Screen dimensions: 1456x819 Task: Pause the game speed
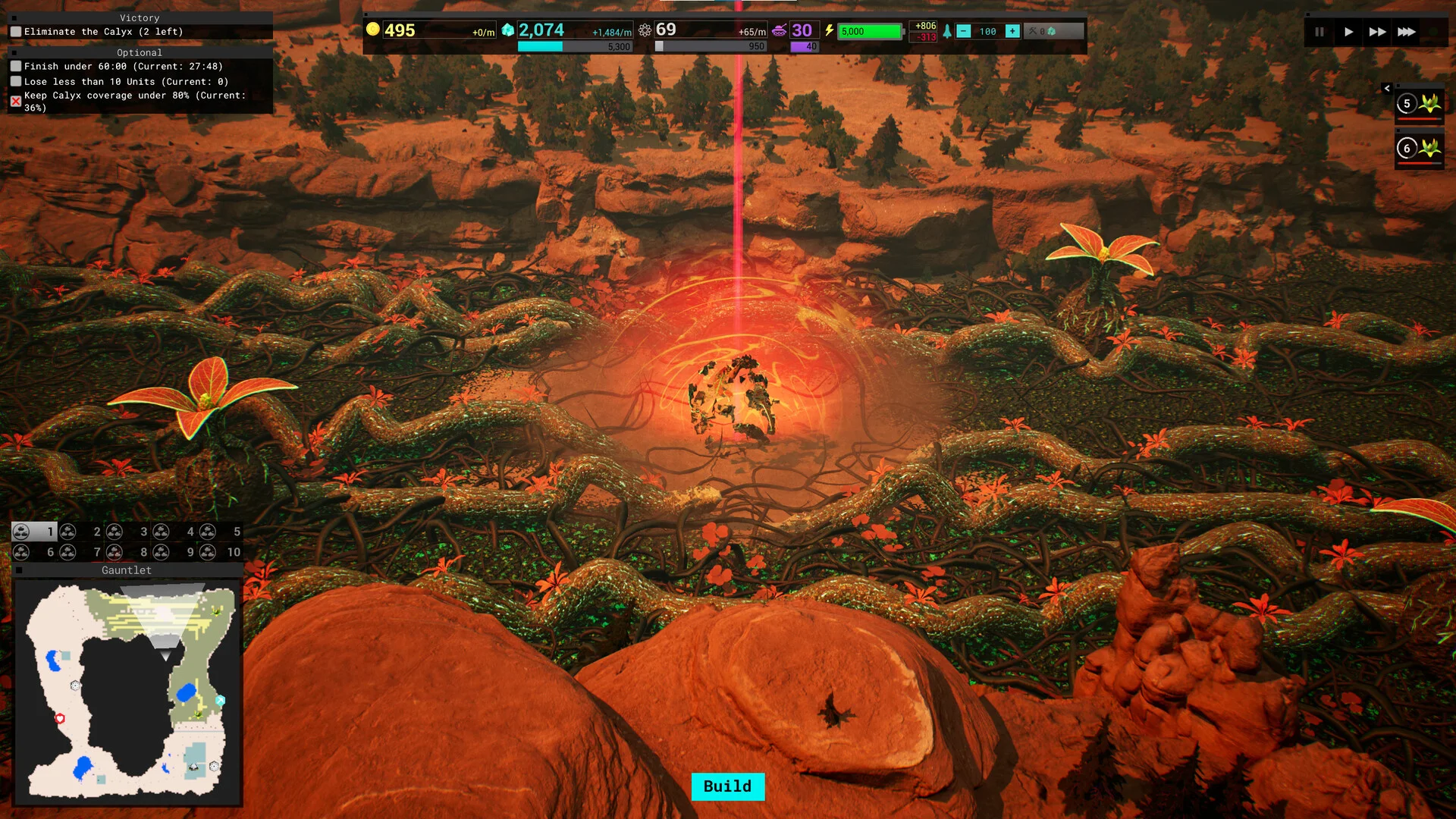(1319, 32)
